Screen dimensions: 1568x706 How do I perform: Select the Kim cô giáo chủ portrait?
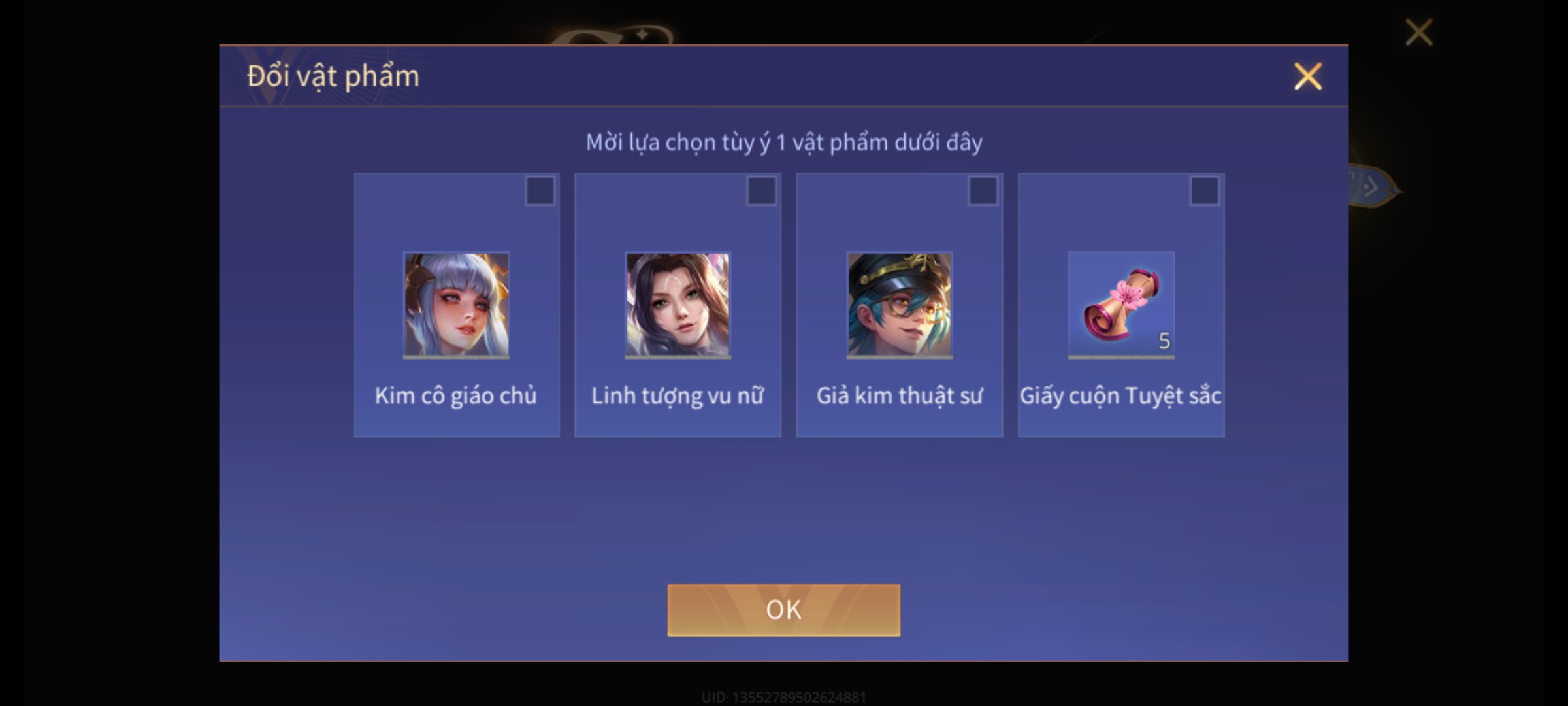tap(456, 305)
